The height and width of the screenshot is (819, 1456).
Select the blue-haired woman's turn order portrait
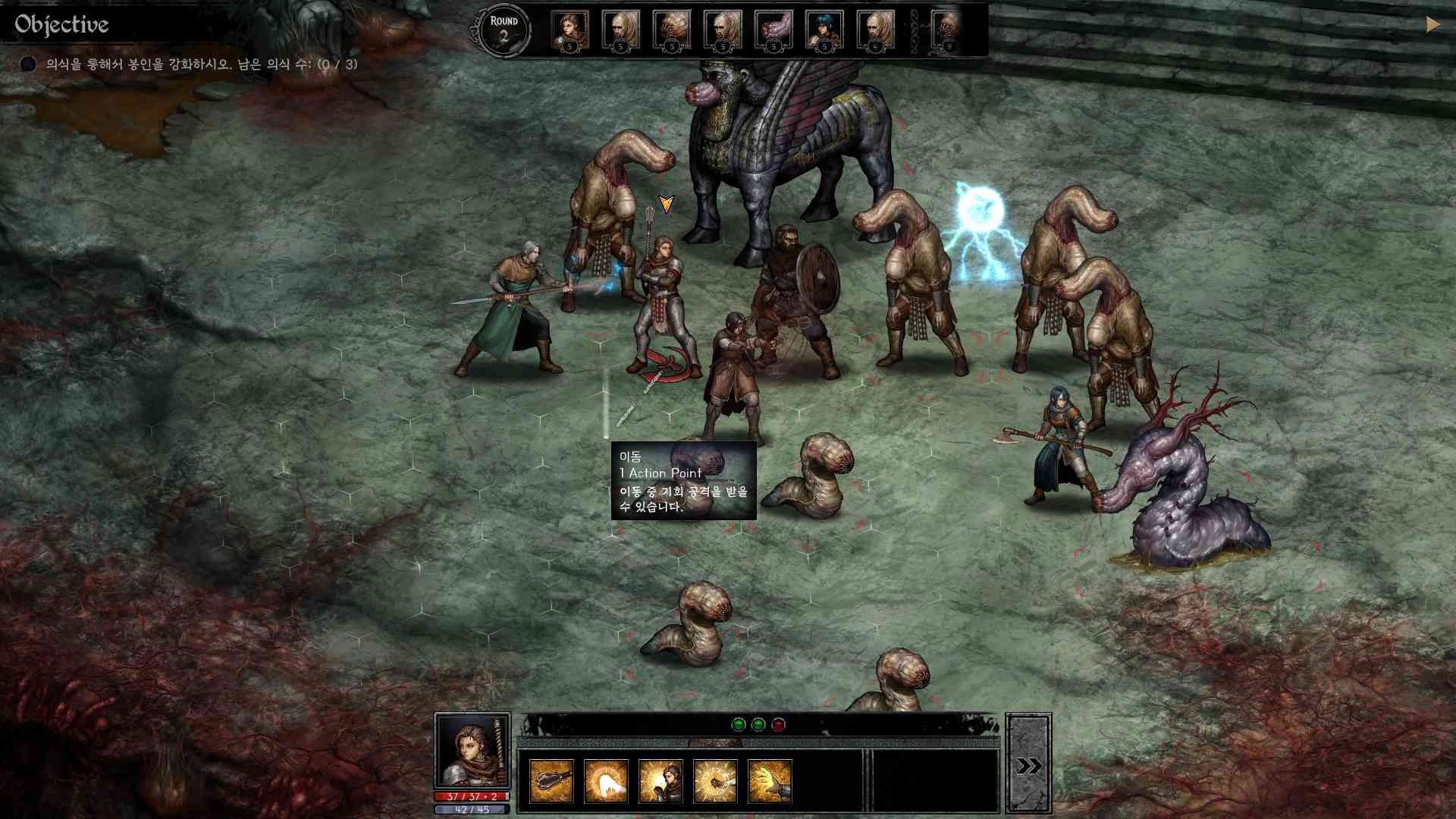point(824,30)
